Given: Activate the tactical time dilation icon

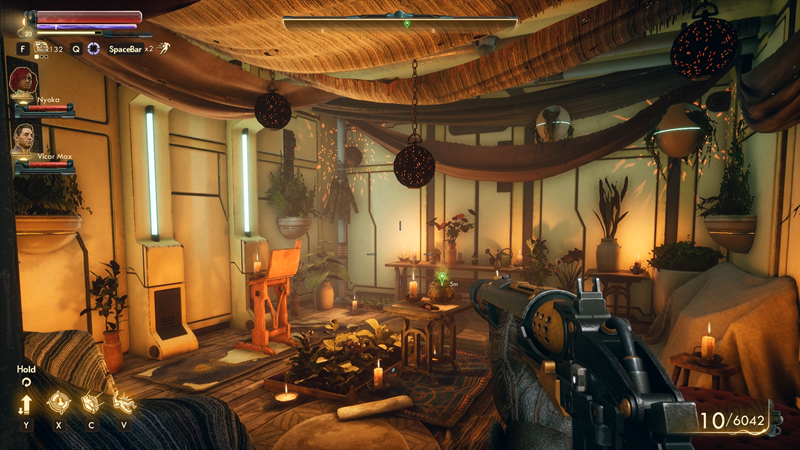Looking at the screenshot, I should [93, 48].
